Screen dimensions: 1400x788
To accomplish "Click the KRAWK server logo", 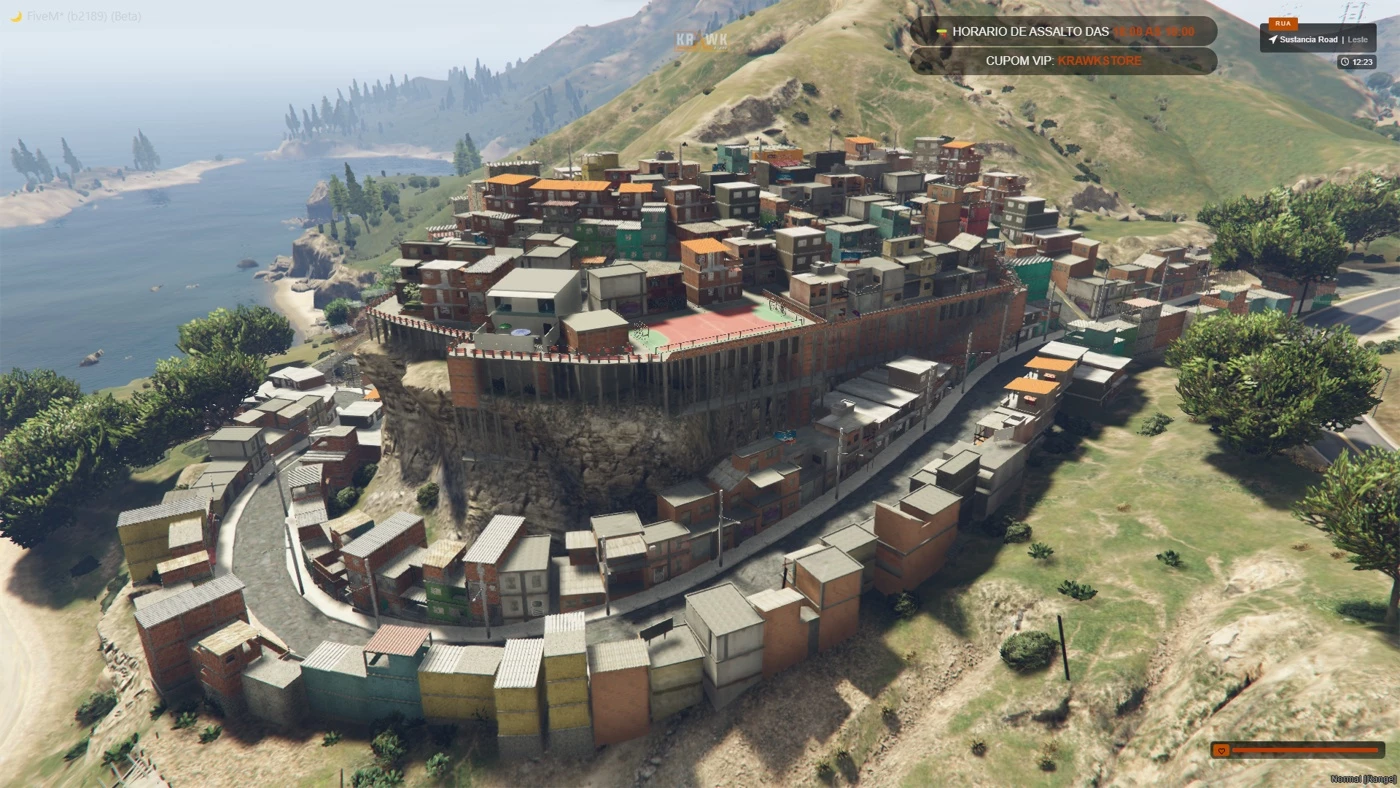I will coord(701,41).
